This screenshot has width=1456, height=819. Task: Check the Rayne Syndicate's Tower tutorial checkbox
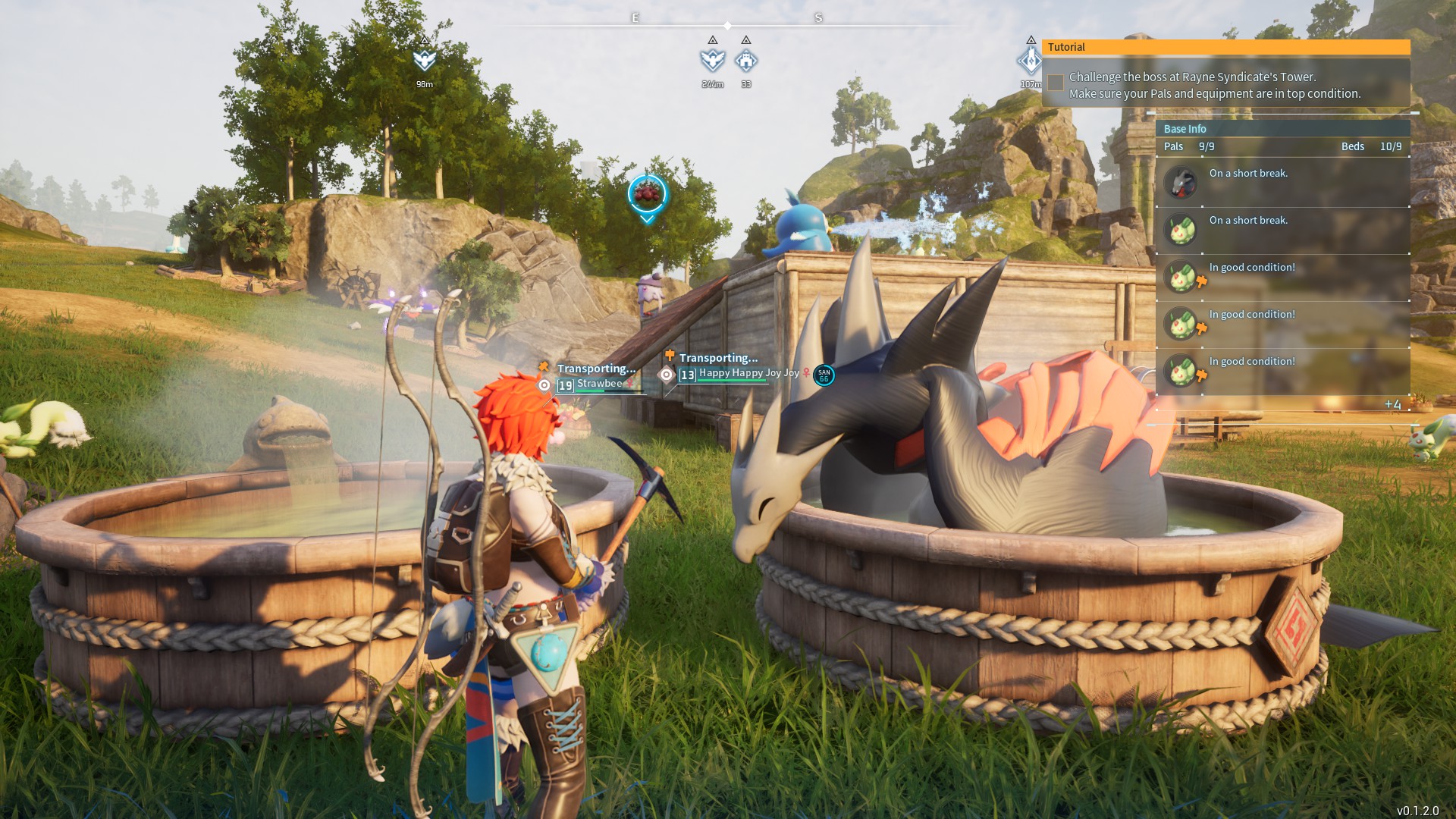(1056, 83)
